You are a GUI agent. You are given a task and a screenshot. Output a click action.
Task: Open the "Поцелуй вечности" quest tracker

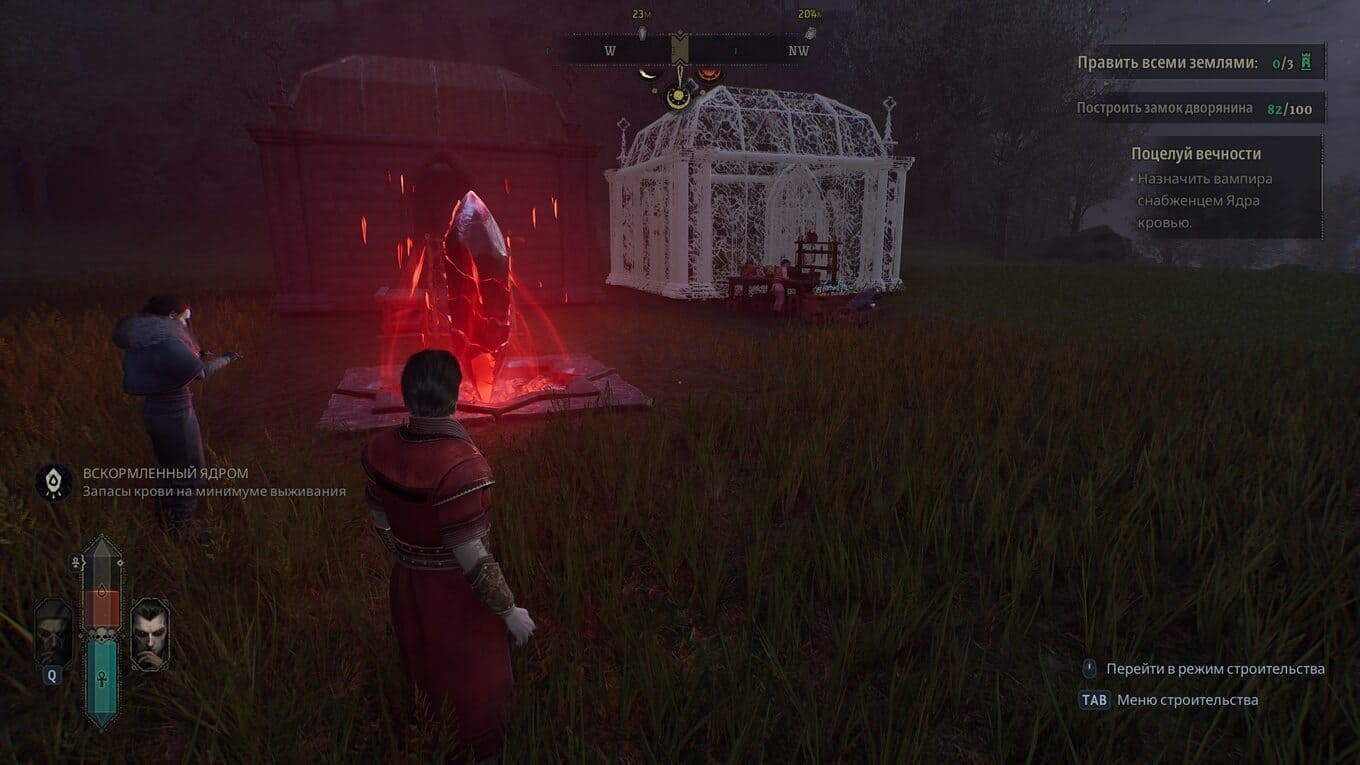pos(1195,154)
